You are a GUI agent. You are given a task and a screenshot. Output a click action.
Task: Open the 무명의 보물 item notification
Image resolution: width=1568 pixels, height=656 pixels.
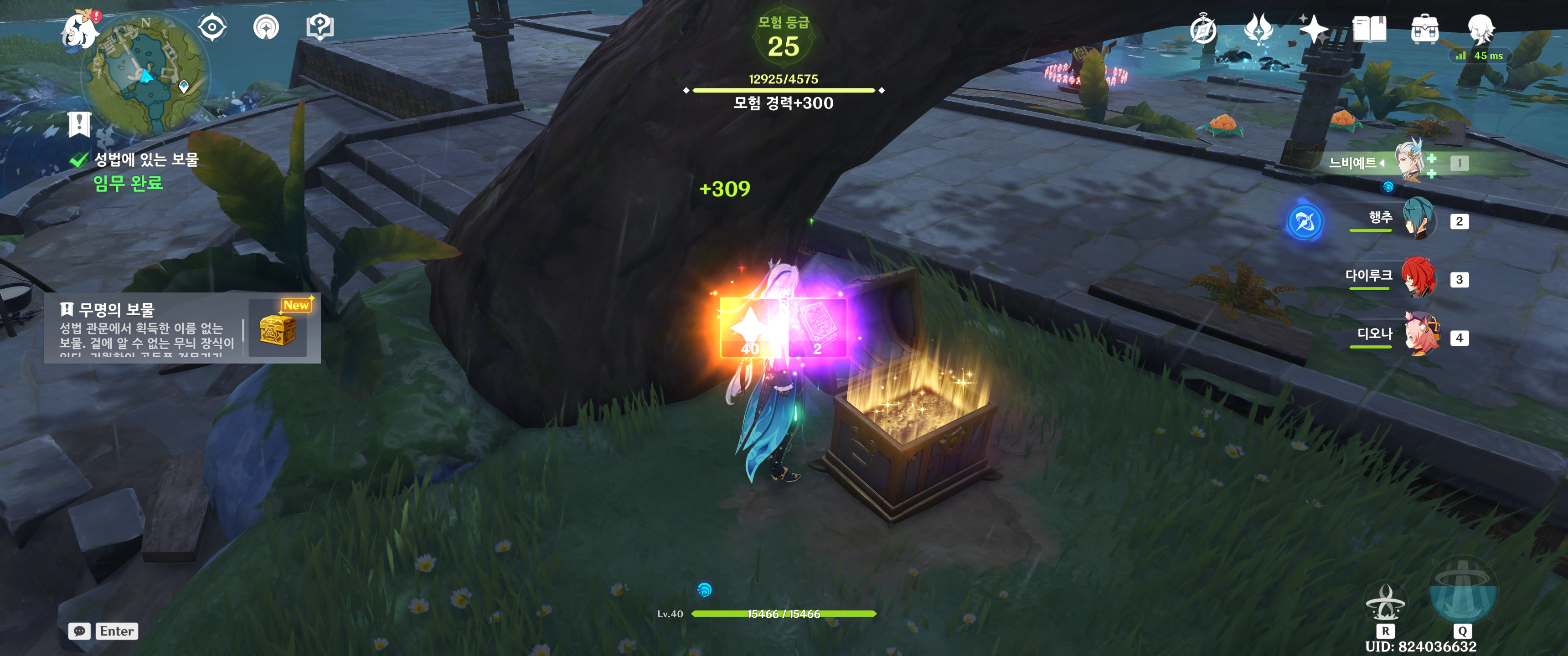(x=181, y=328)
